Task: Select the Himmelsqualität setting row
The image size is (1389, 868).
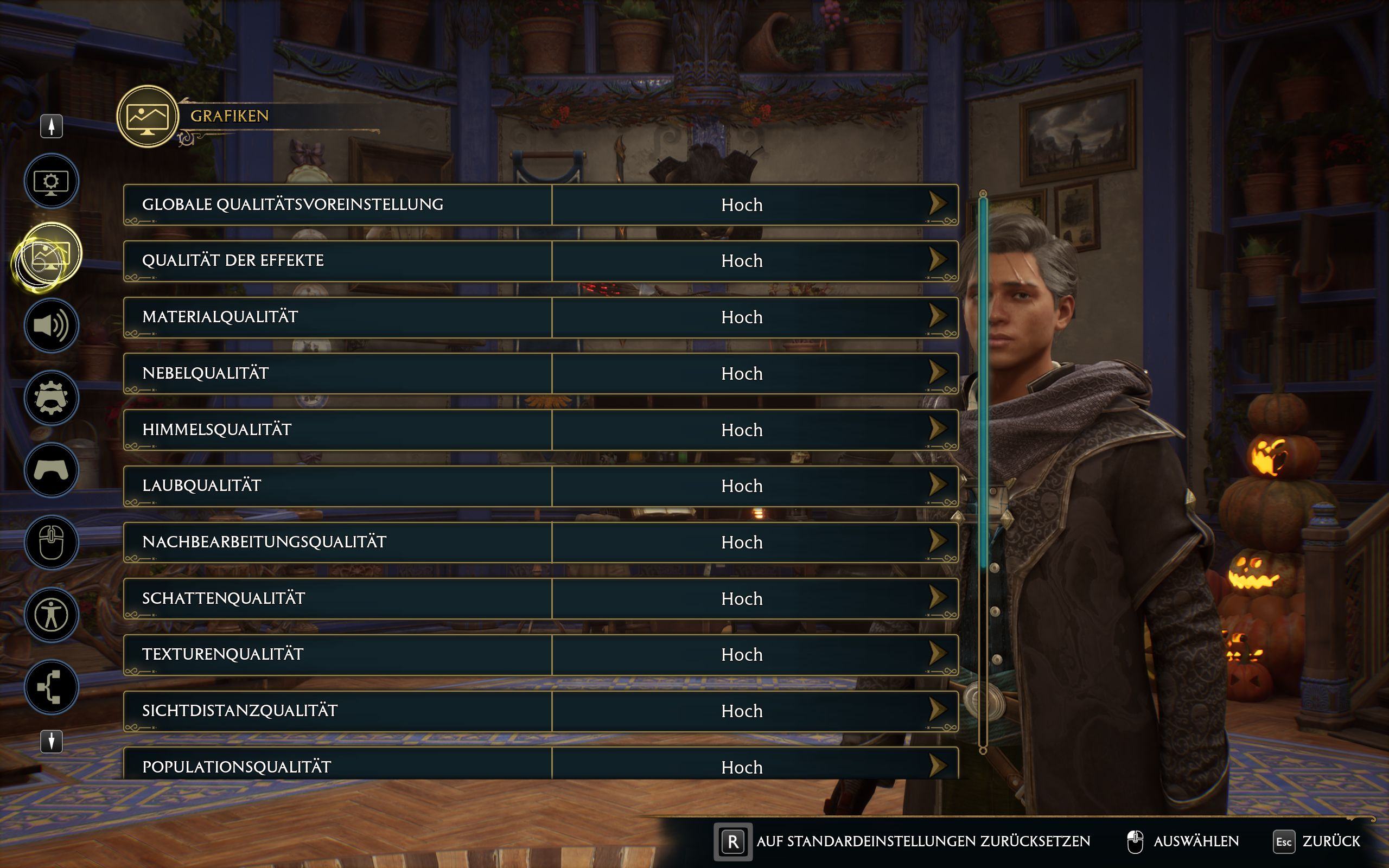Action: coord(337,430)
